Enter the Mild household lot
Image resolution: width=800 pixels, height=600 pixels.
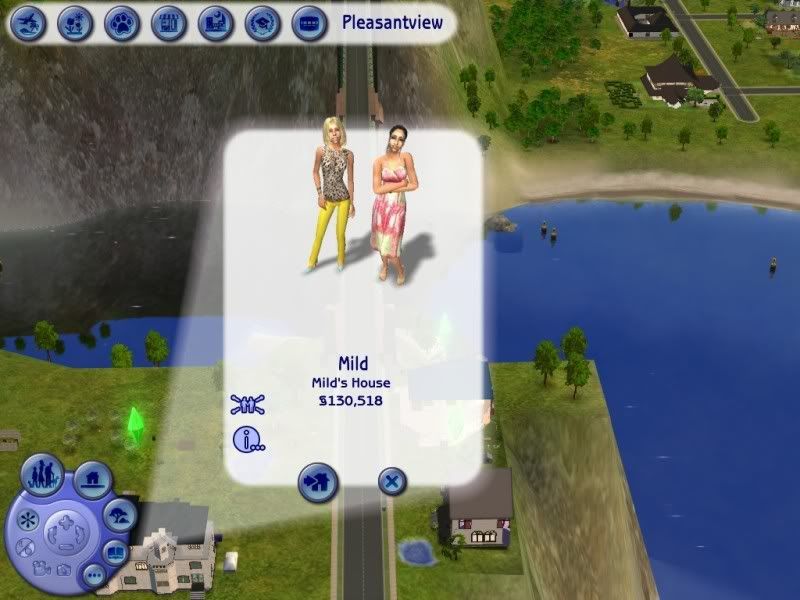coord(318,483)
